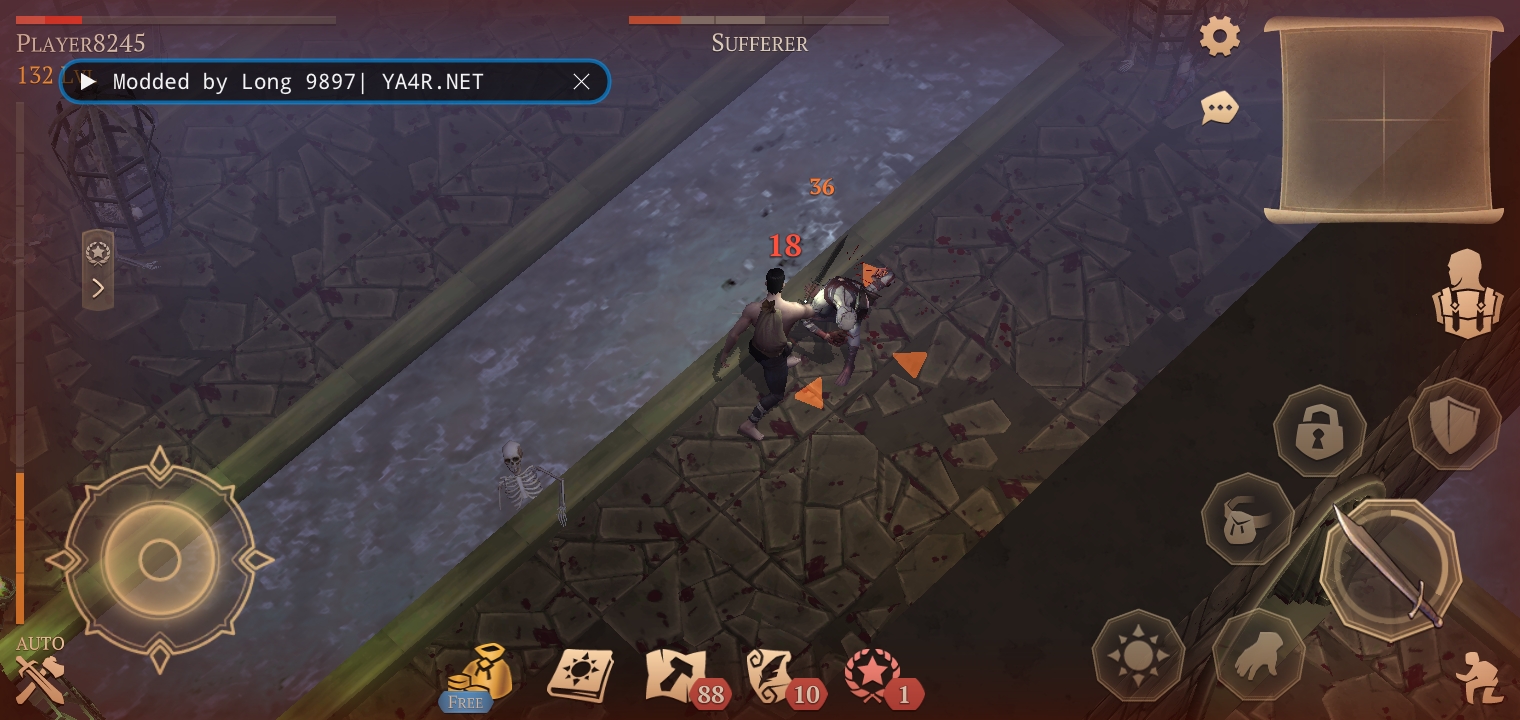Open the star wreath rewards badge
This screenshot has width=1520, height=720.
[873, 675]
